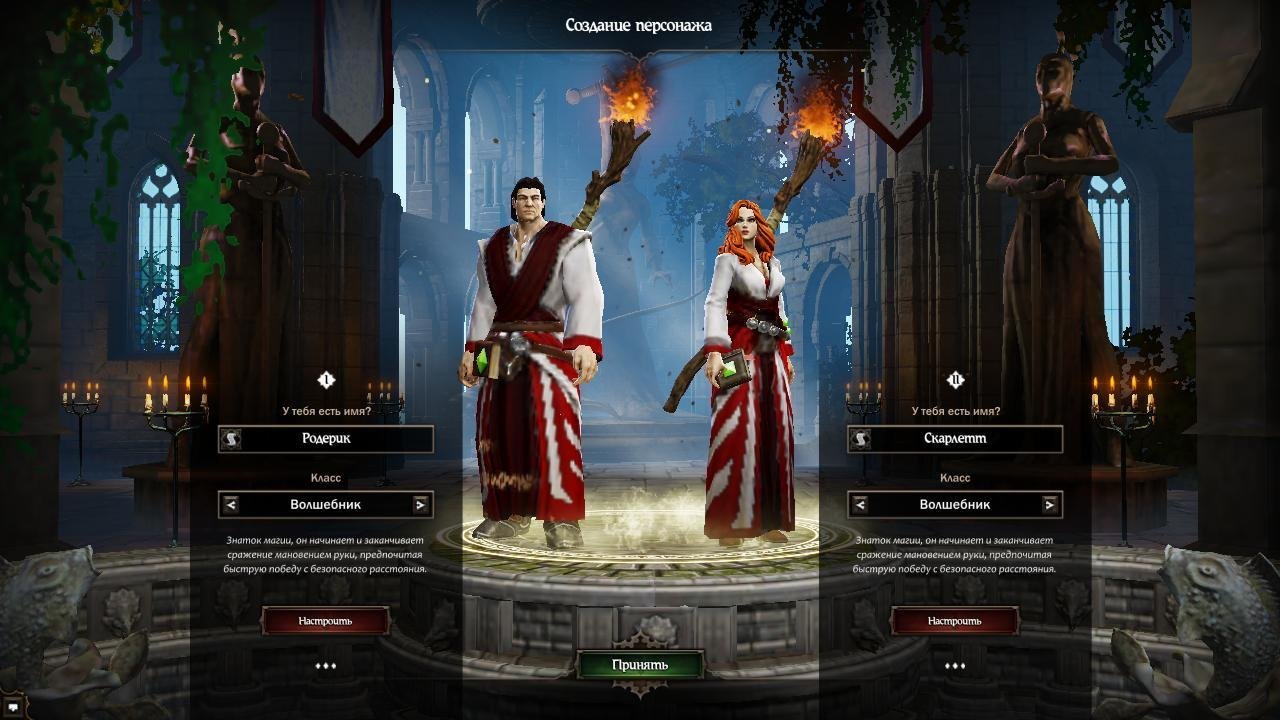
Task: Open the chat bubble icon in the corner
Action: pos(12,707)
